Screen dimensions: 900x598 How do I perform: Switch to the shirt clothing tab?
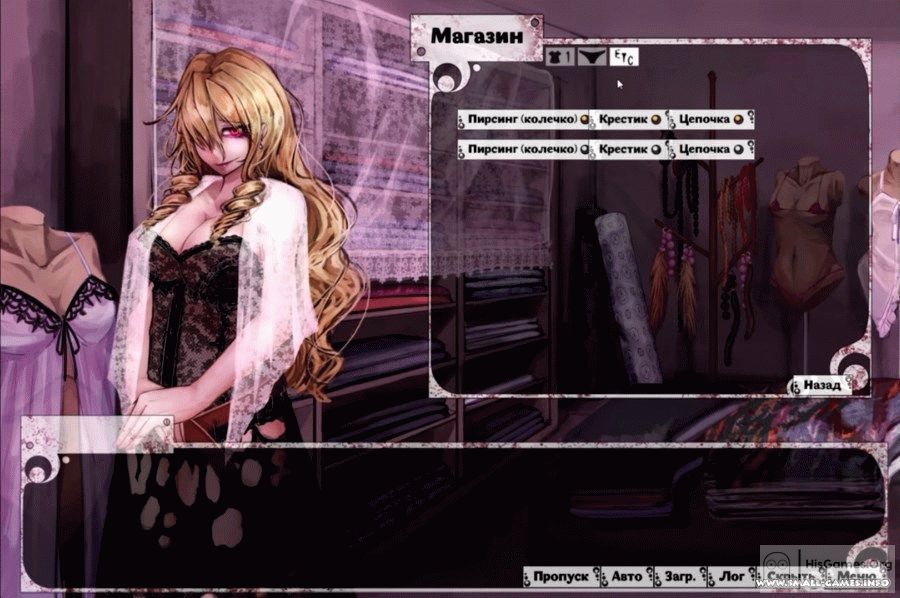point(559,58)
